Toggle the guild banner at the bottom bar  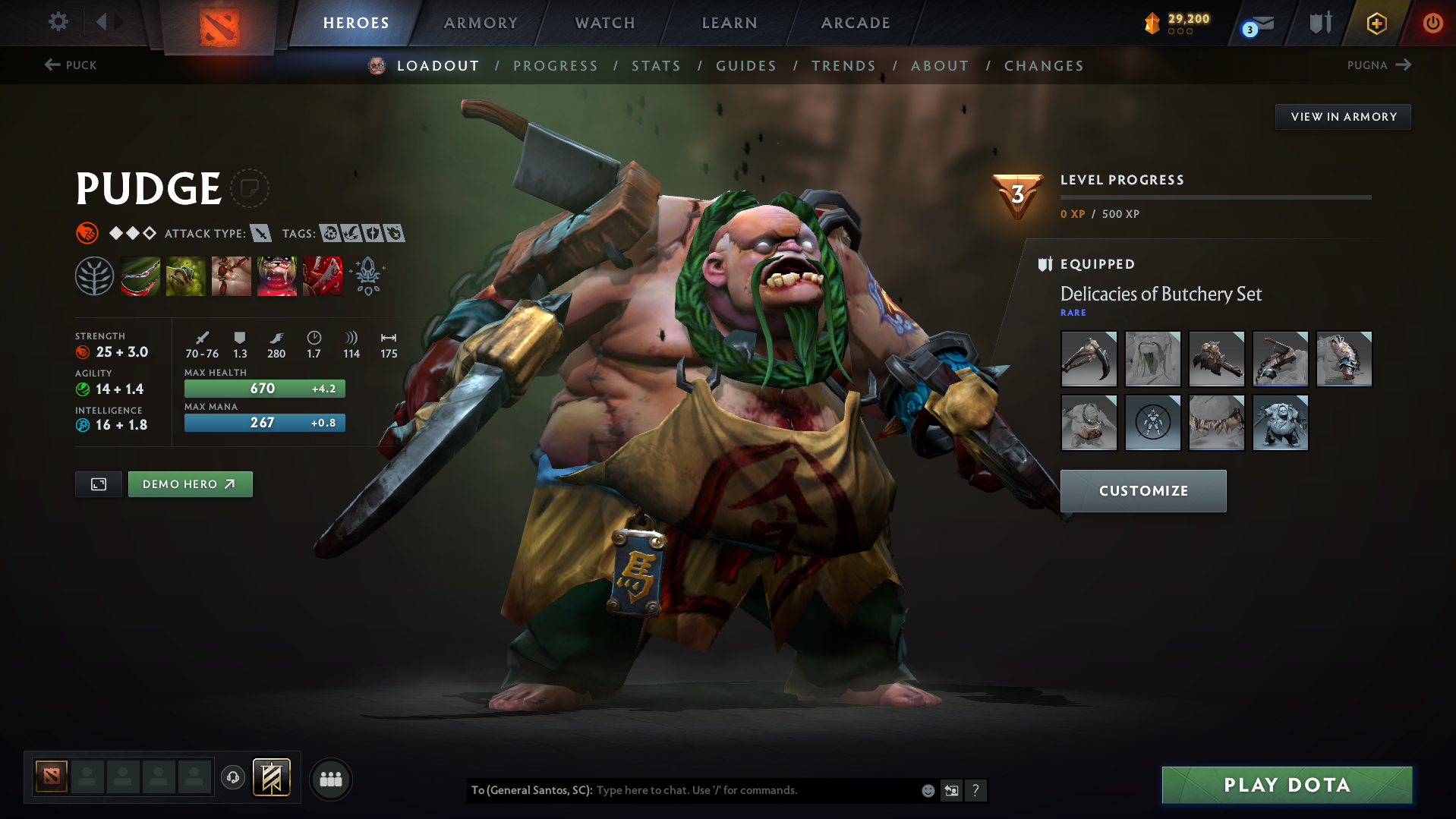272,777
